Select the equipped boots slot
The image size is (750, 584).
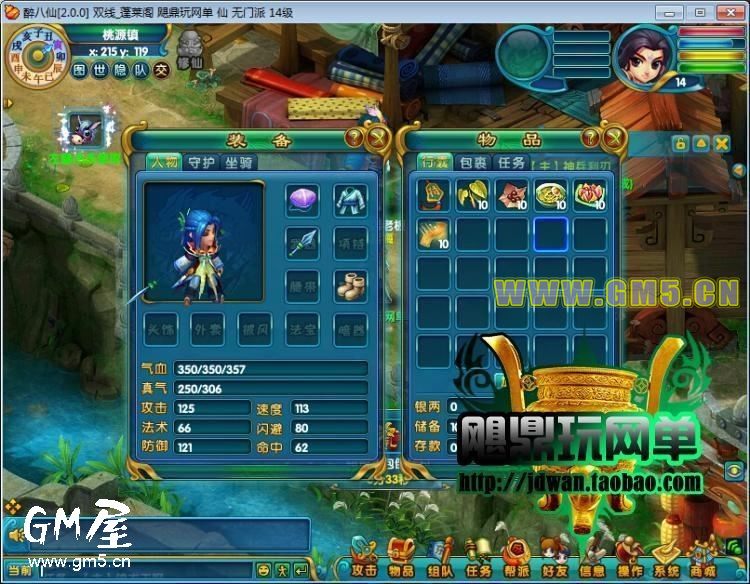(x=349, y=286)
